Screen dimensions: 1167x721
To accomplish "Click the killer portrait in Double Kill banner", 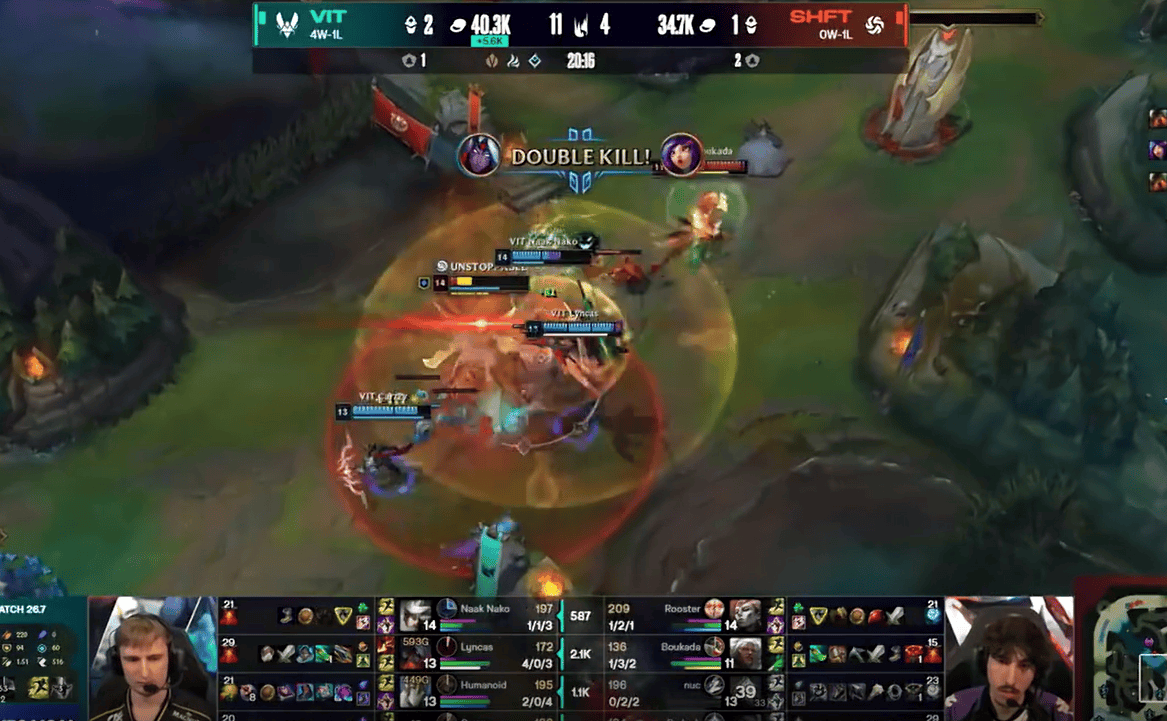I will coord(479,156).
